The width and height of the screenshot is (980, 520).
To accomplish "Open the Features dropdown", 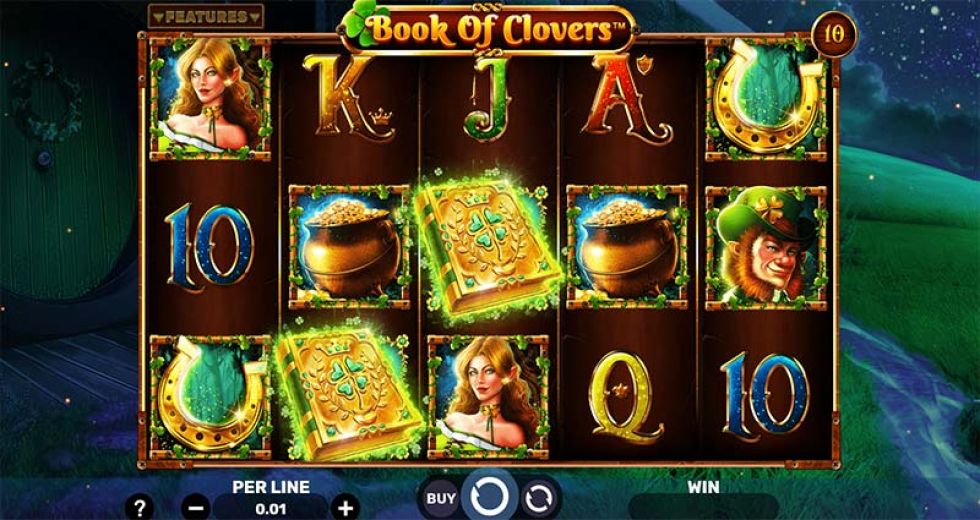I will 205,17.
